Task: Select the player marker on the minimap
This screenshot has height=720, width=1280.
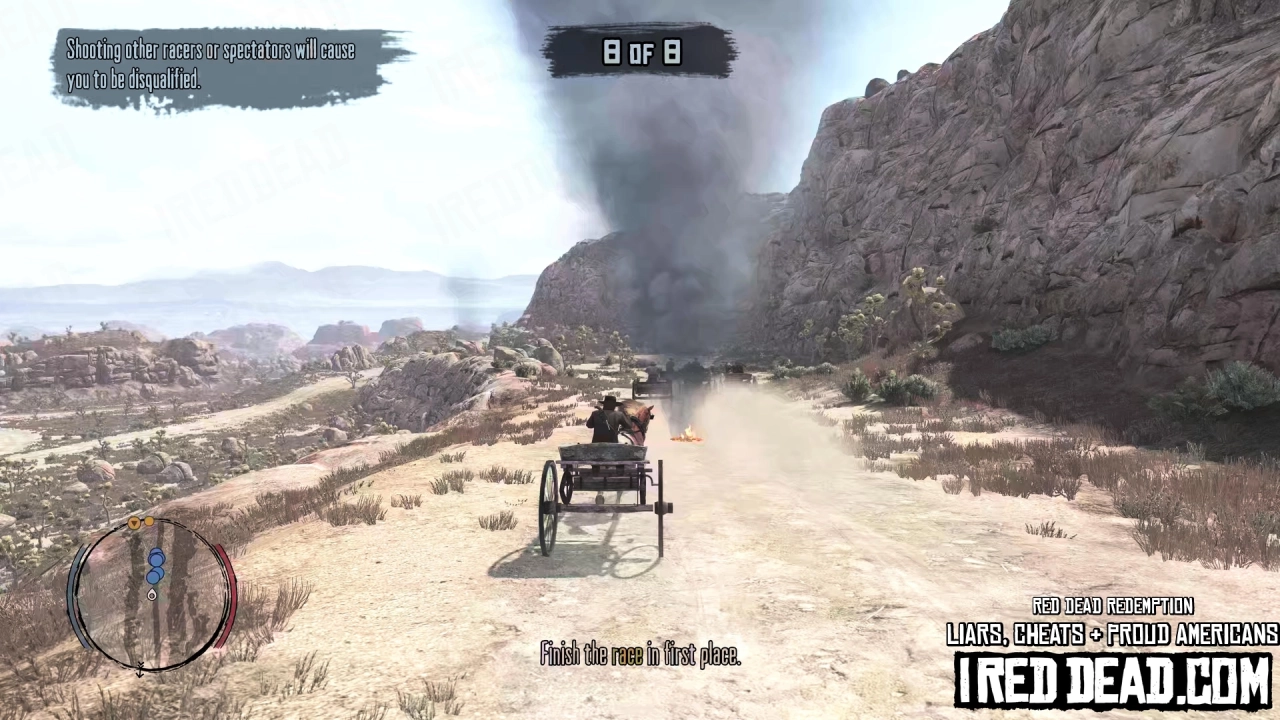Action: (152, 595)
